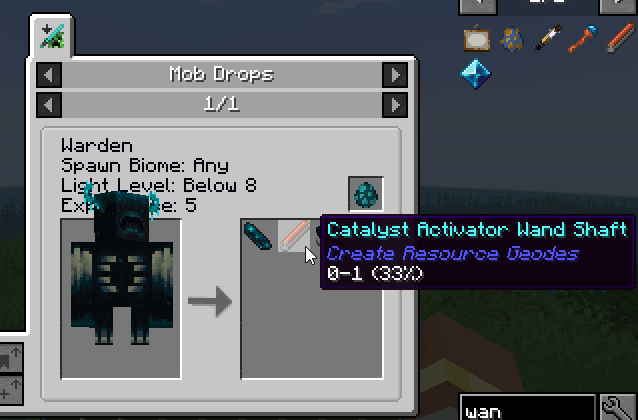The width and height of the screenshot is (638, 420).
Task: Show the next recipe page
Action: pos(396,104)
